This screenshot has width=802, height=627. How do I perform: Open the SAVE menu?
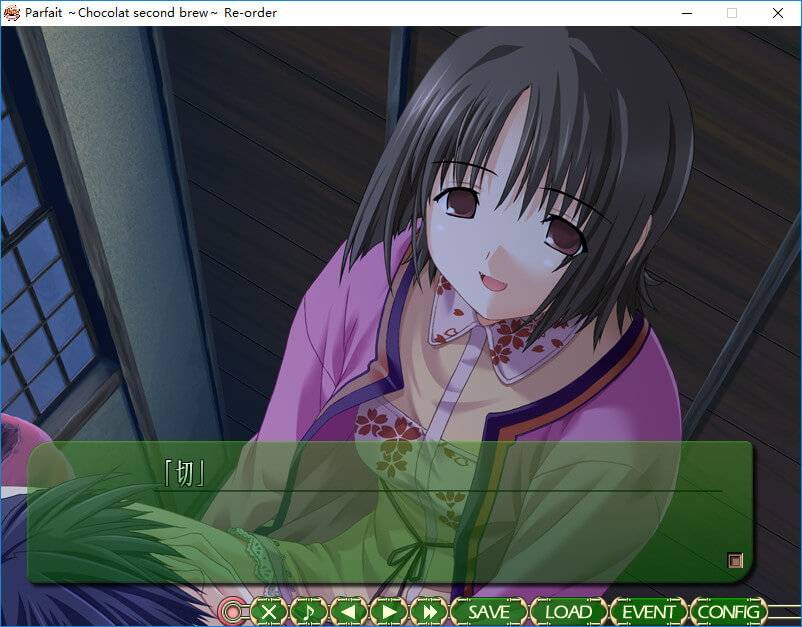[x=489, y=611]
